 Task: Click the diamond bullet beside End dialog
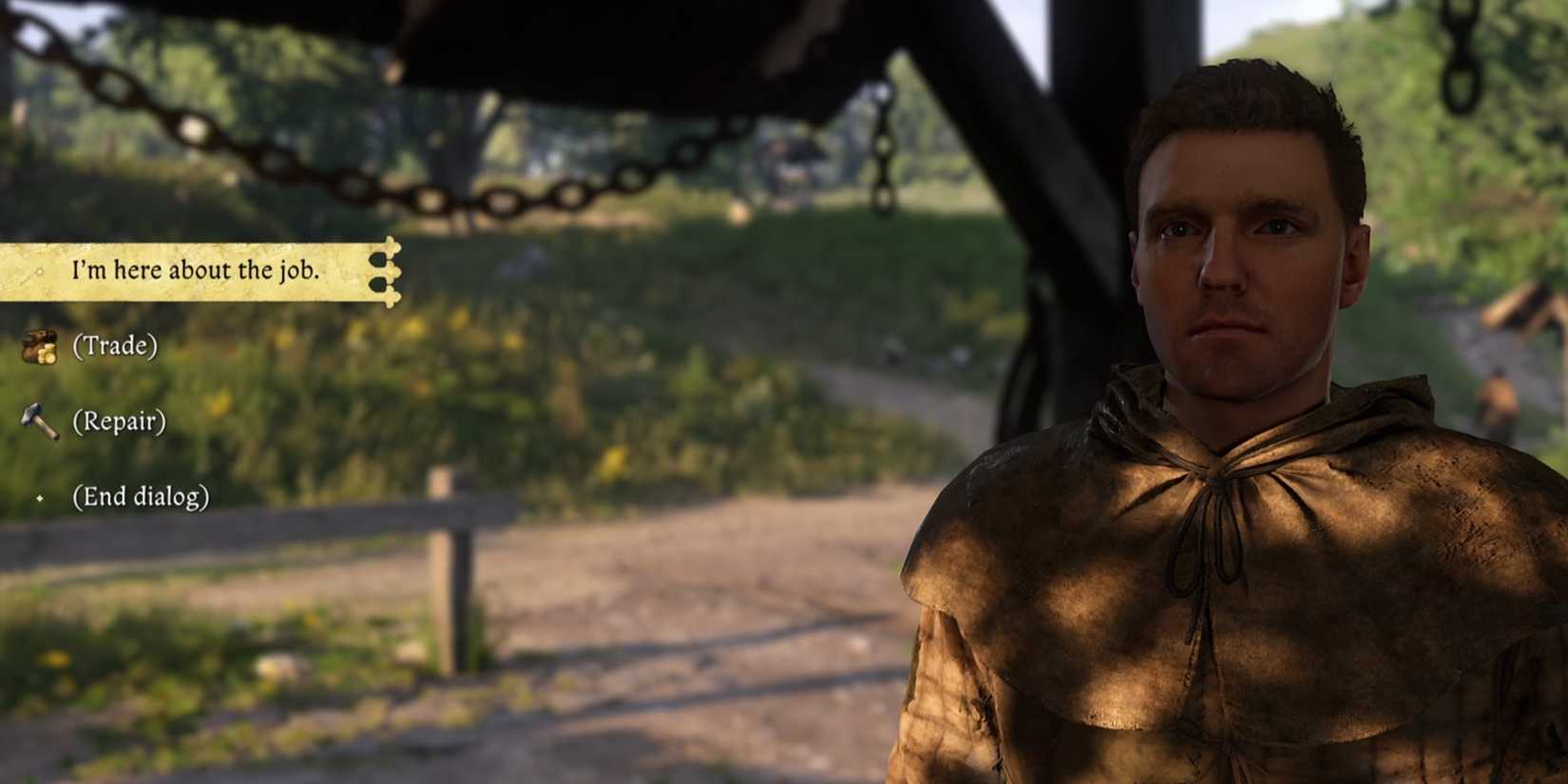[x=38, y=496]
